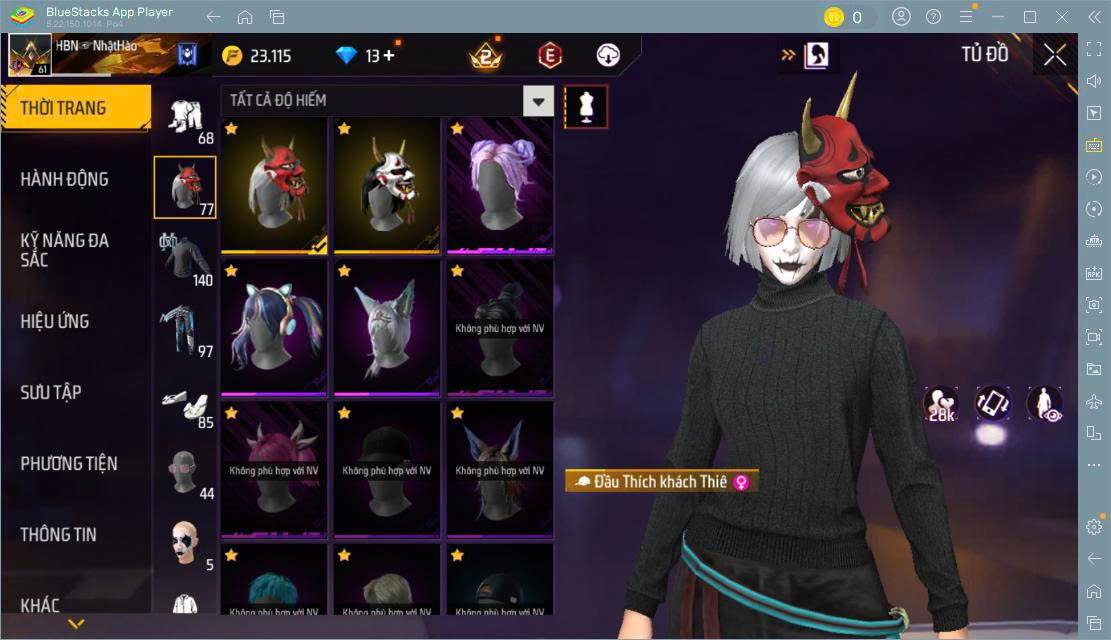Open the TẤT CẢ ĐỘ HIẾM rarity dropdown
1111x640 pixels.
tap(538, 101)
